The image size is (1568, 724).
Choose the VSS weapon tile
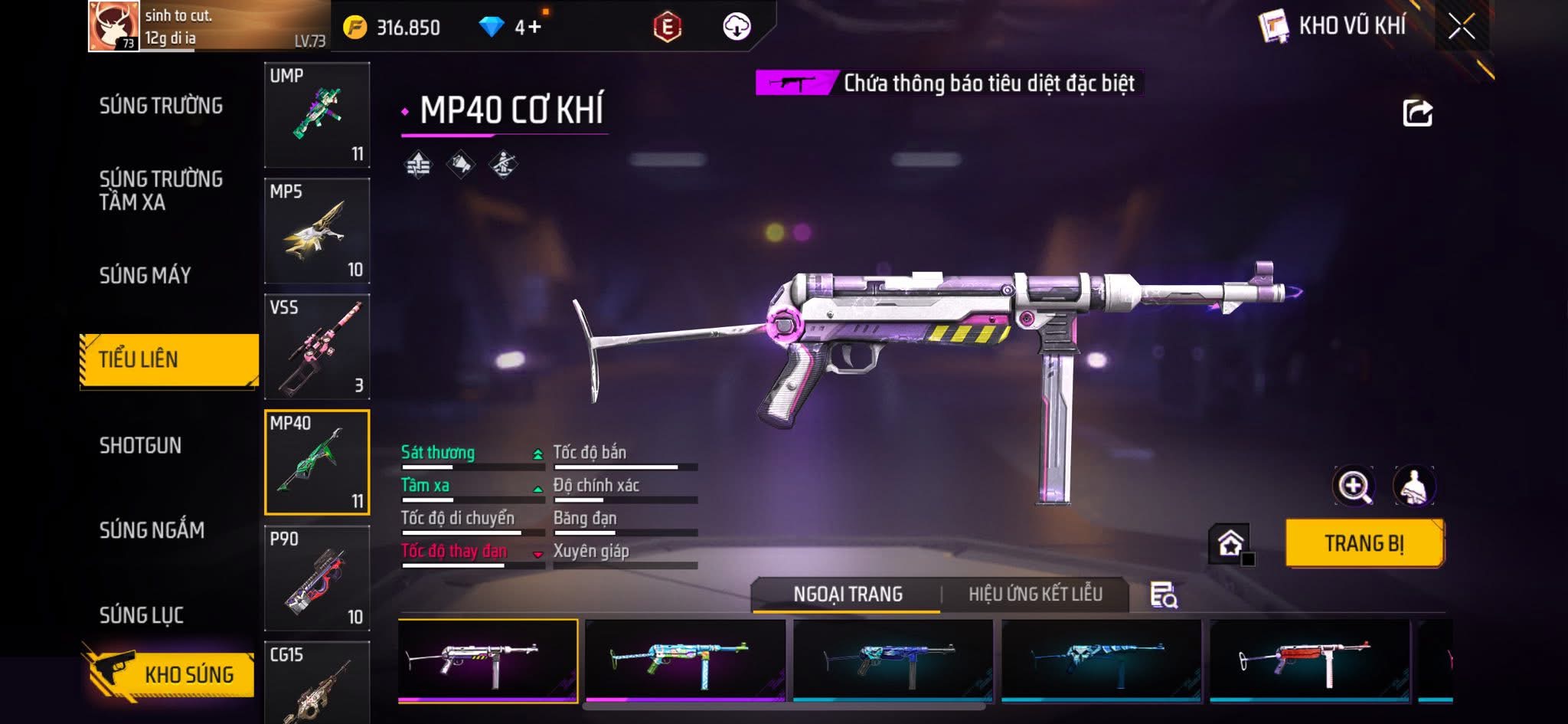click(x=317, y=346)
